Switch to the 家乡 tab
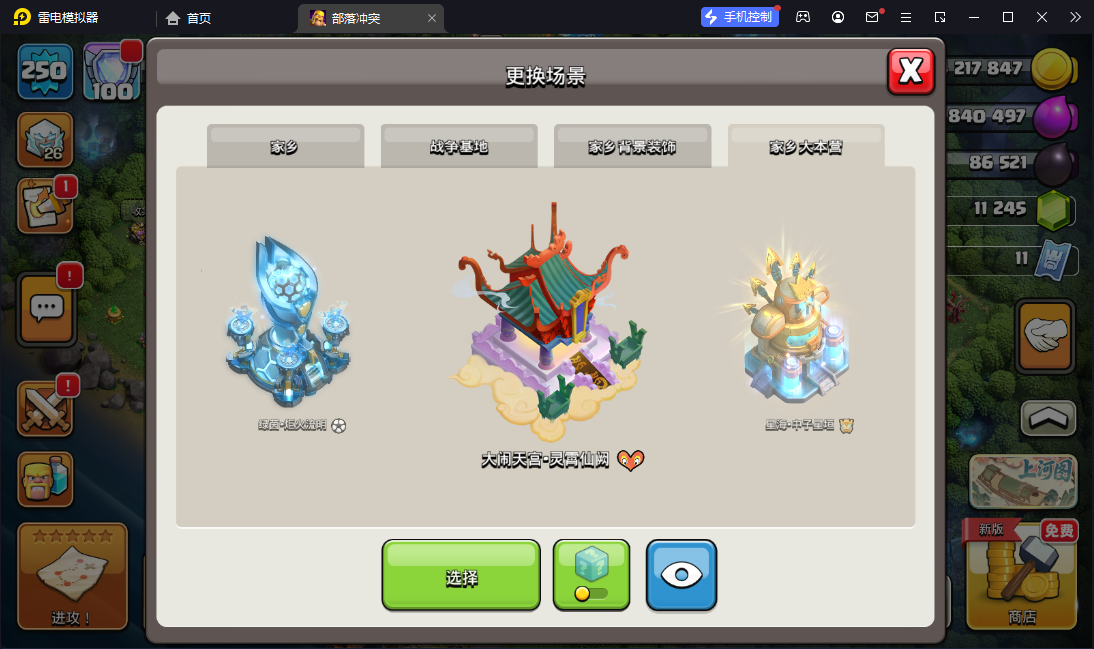Viewport: 1094px width, 649px height. (285, 147)
